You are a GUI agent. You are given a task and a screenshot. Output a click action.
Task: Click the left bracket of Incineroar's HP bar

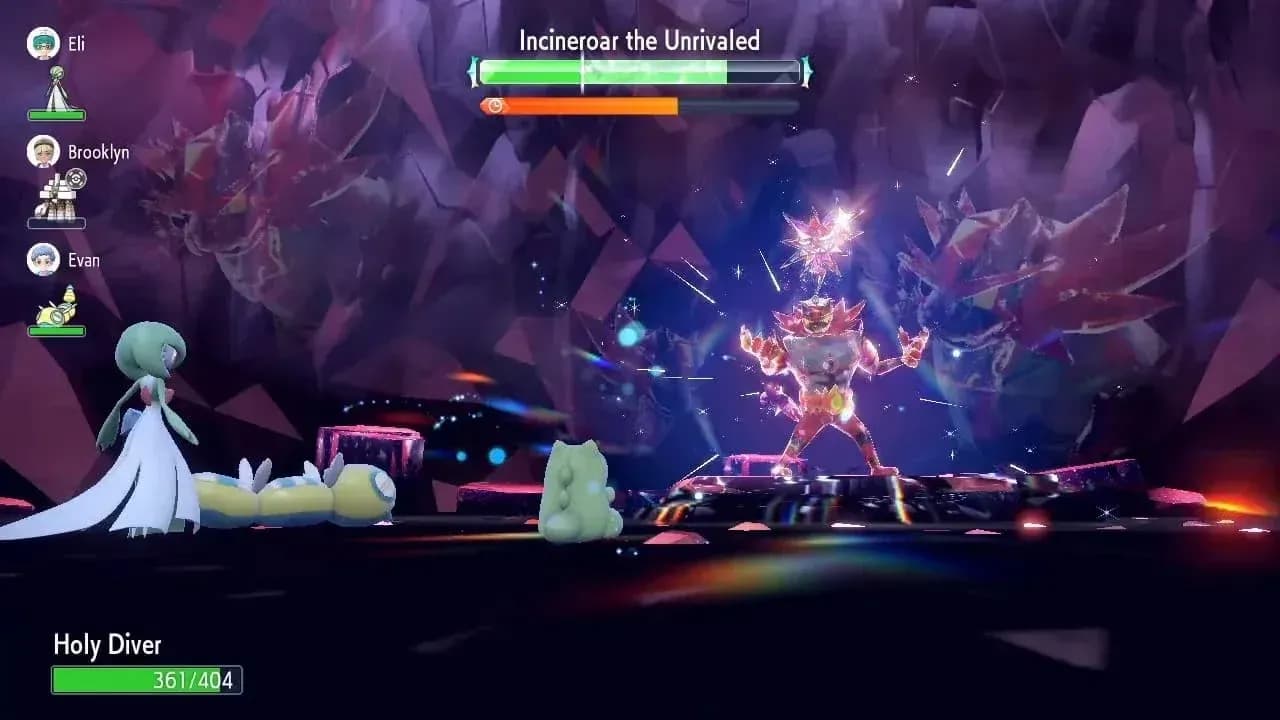pyautogui.click(x=471, y=72)
